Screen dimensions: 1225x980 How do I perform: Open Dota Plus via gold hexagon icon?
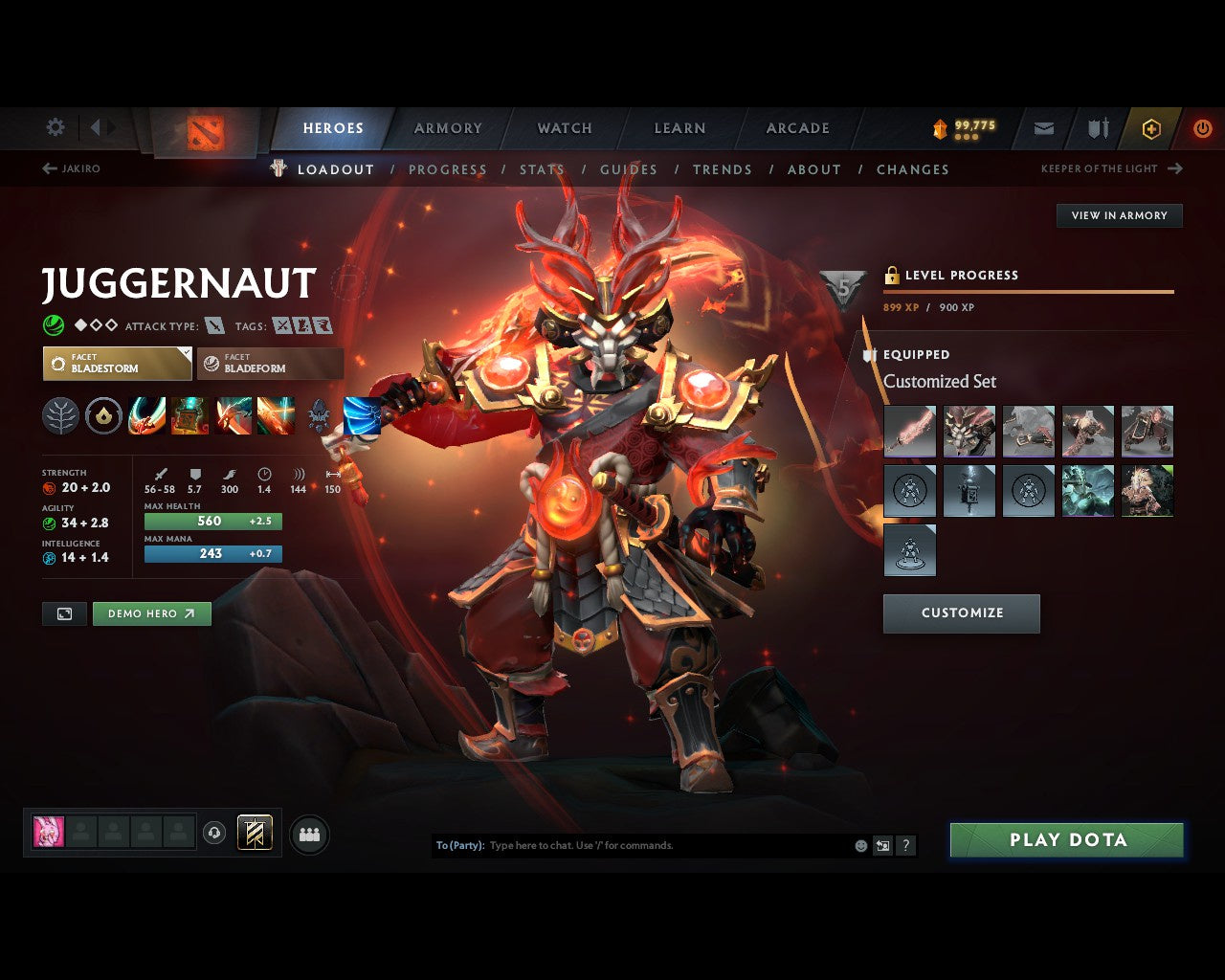[x=1151, y=128]
